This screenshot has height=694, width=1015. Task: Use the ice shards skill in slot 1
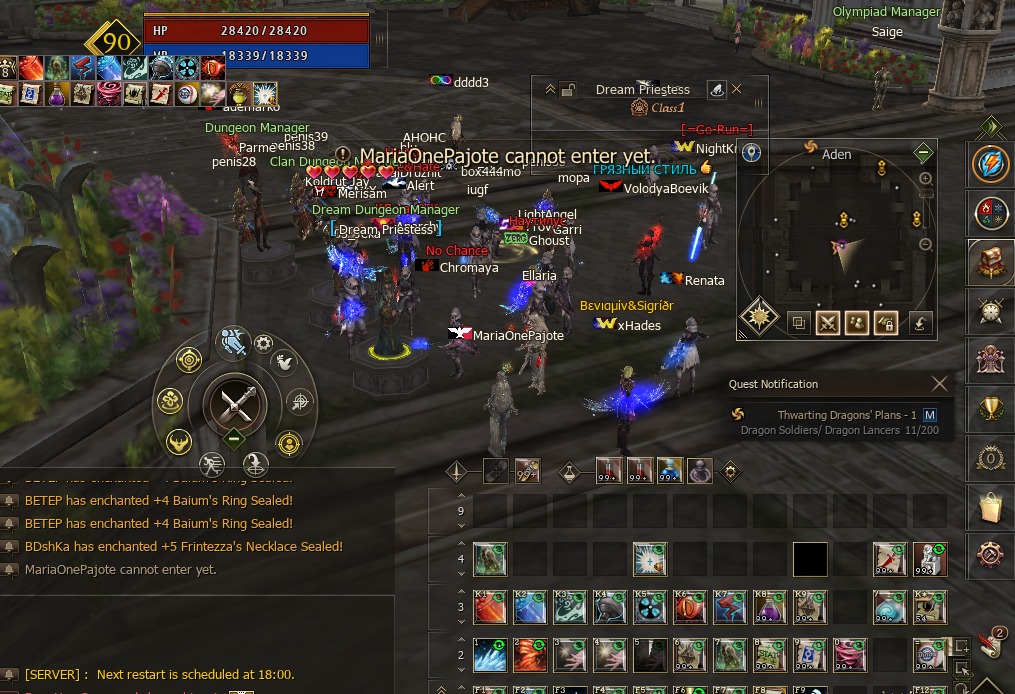[490, 655]
